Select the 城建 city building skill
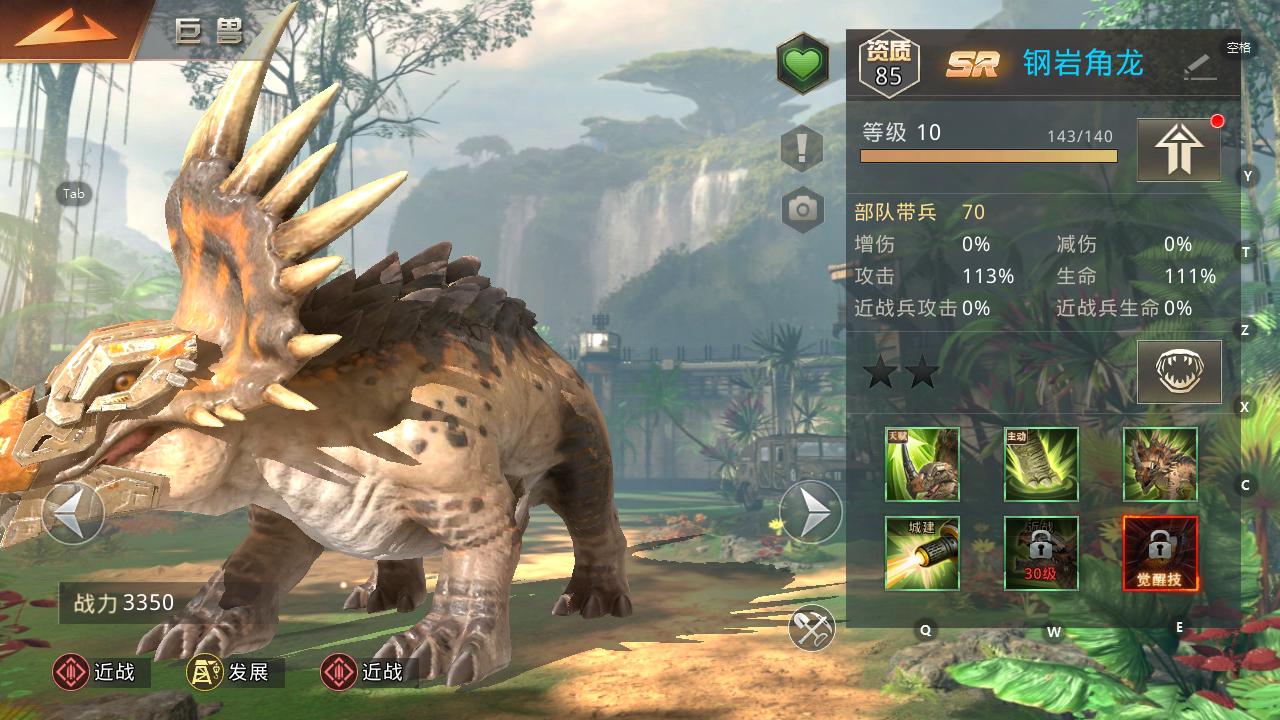 [922, 553]
